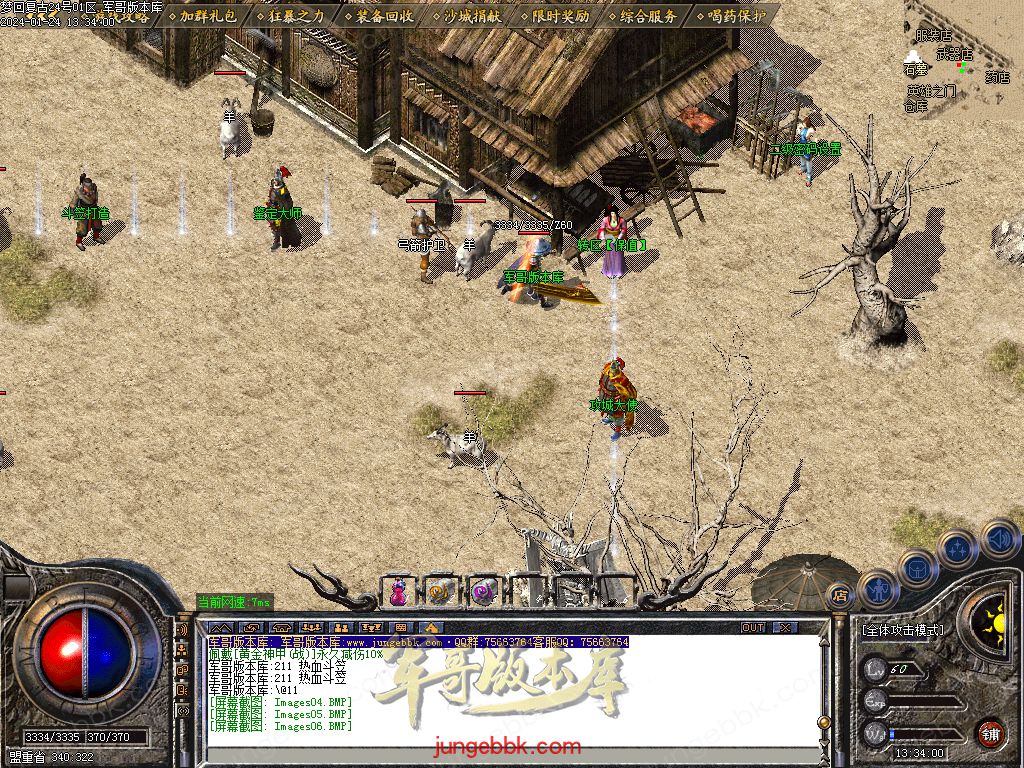The width and height of the screenshot is (1024, 768).
Task: Click the red 铺 stall button
Action: (990, 733)
